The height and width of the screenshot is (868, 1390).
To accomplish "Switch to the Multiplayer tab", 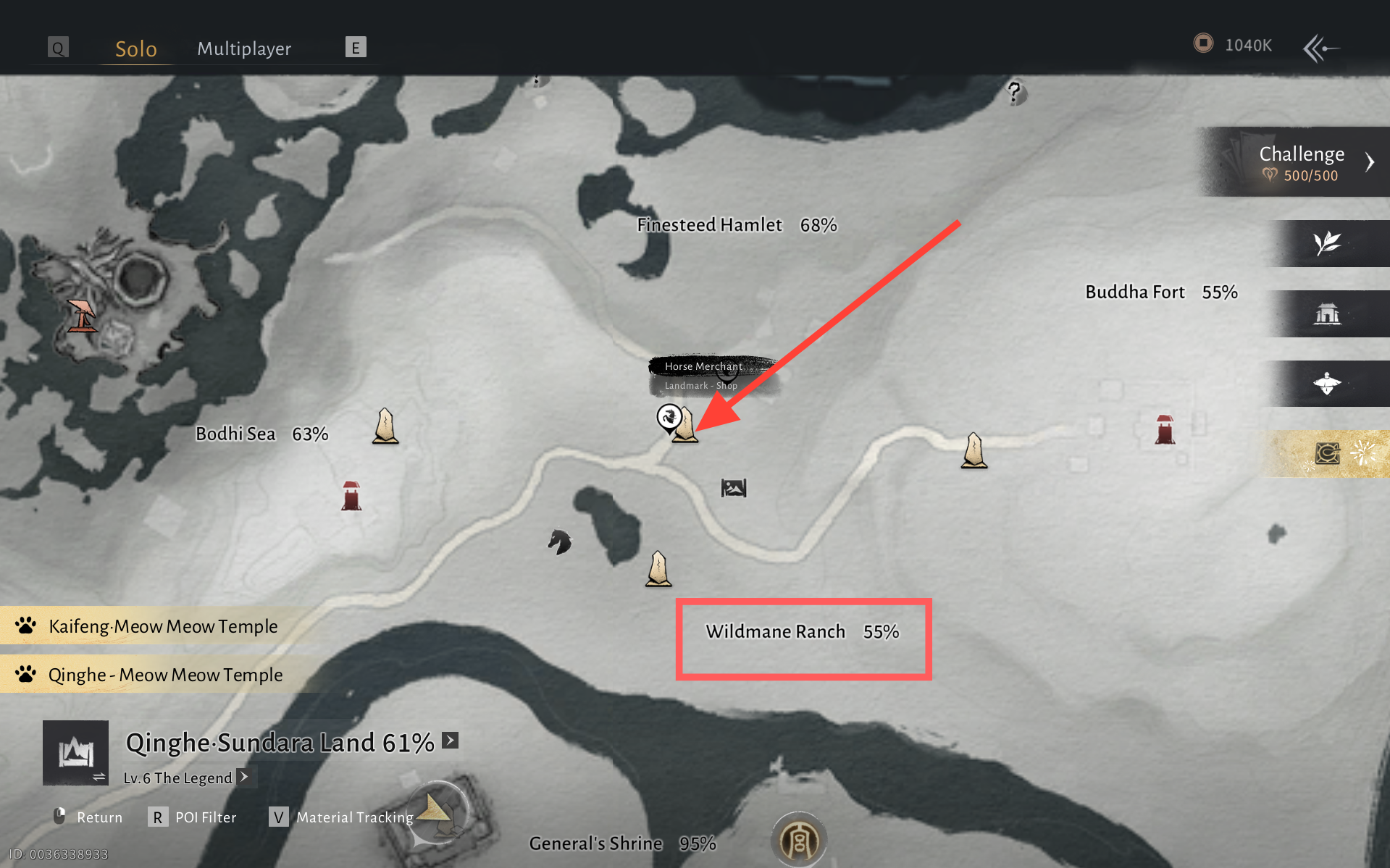I will pyautogui.click(x=244, y=49).
